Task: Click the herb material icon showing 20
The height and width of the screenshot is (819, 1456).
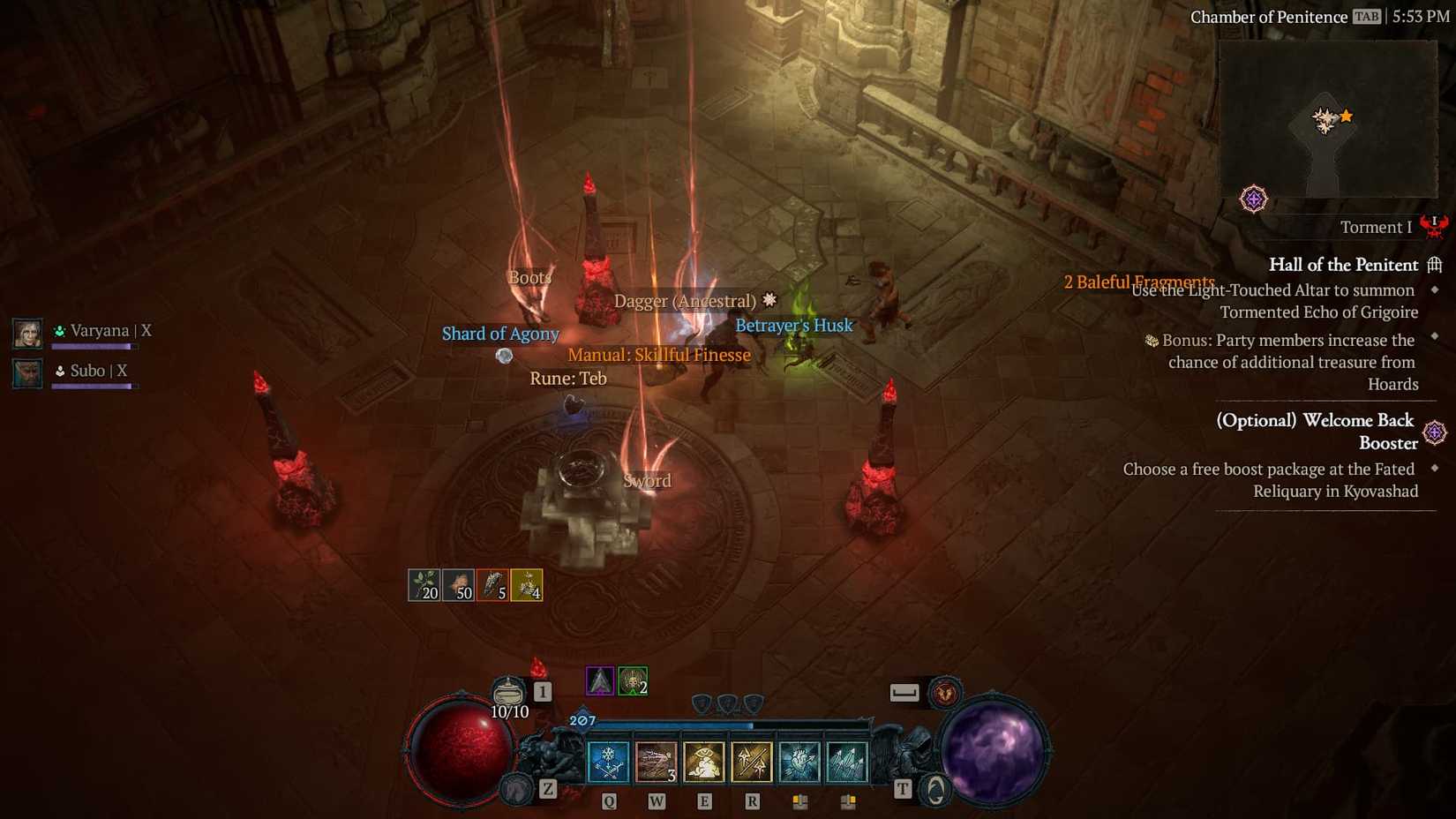Action: tap(423, 584)
